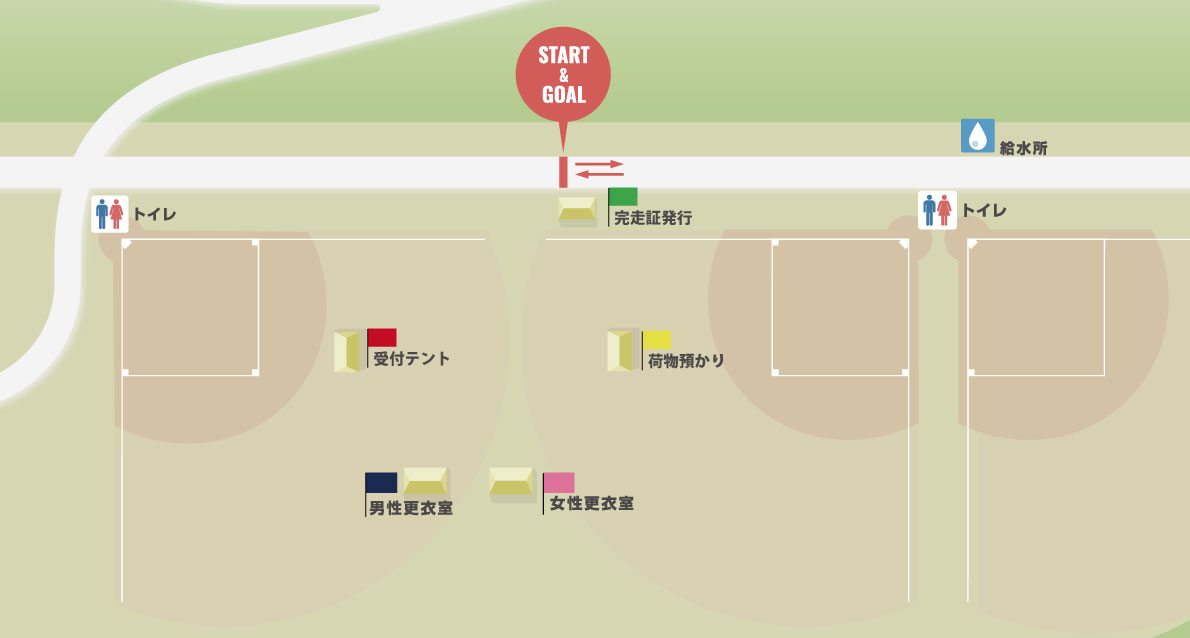Click the 給水所 water drop marker

click(x=977, y=136)
